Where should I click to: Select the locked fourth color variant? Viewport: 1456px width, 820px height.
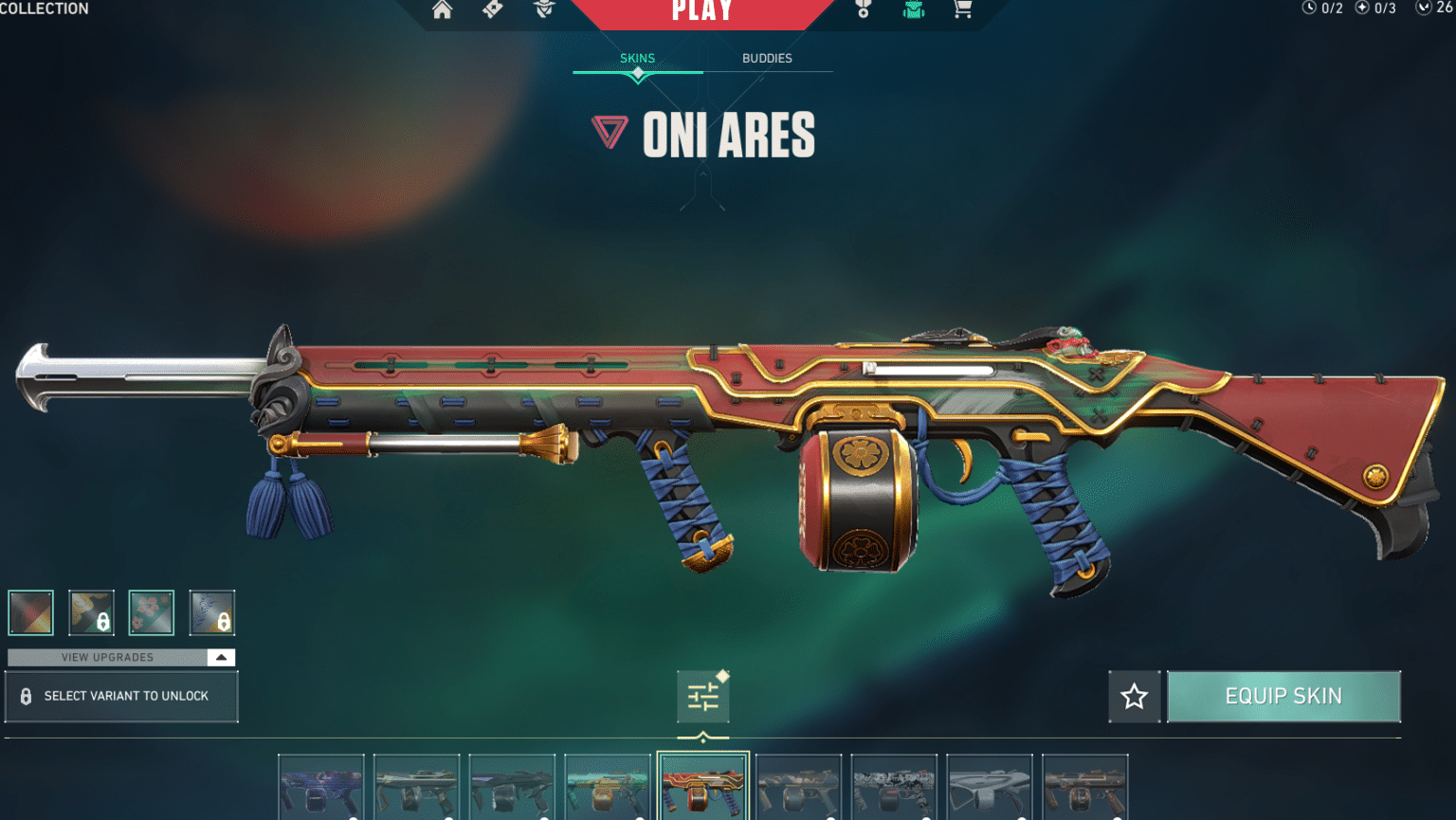click(212, 612)
